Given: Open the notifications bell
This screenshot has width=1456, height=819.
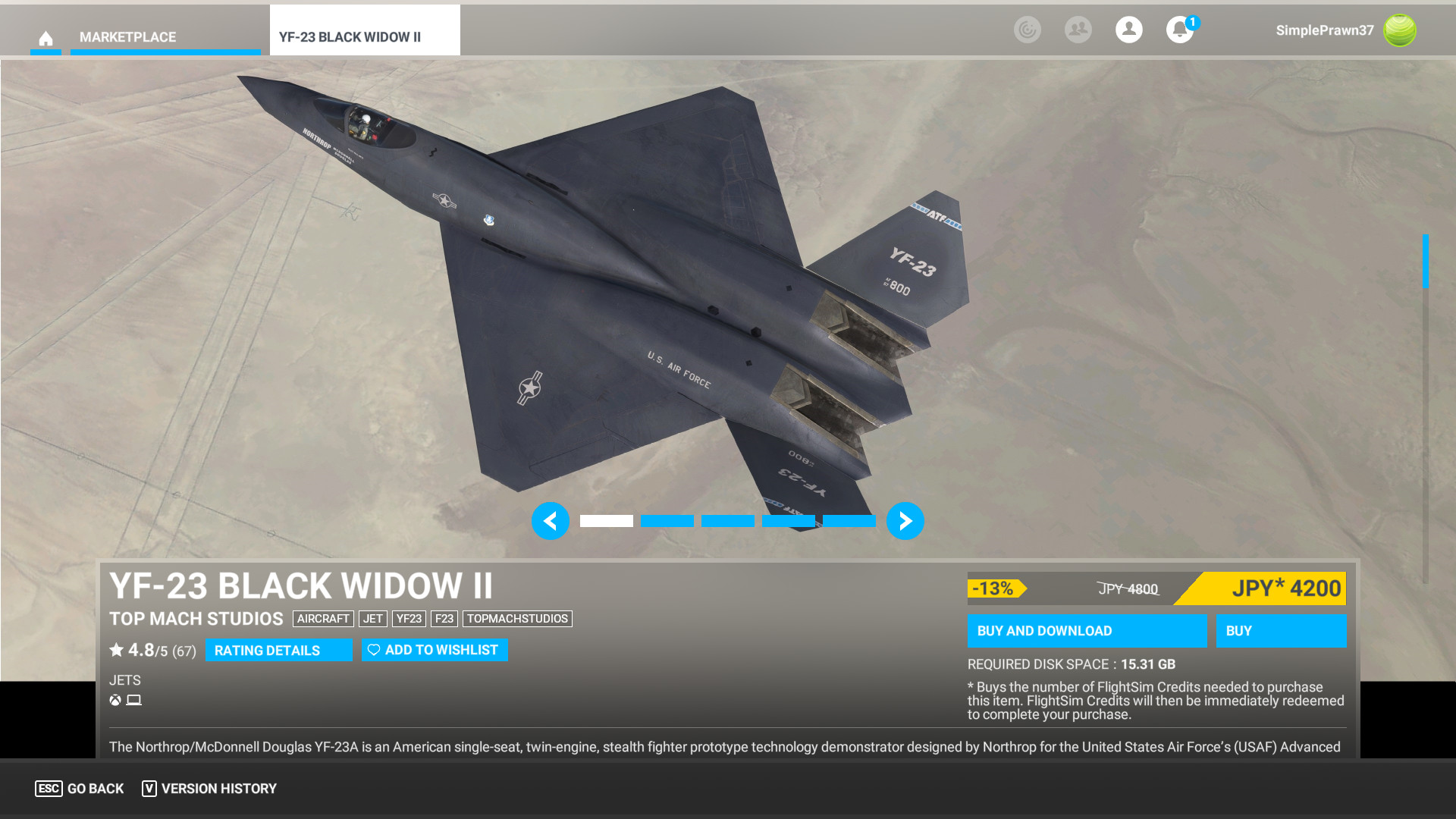Looking at the screenshot, I should [x=1179, y=30].
